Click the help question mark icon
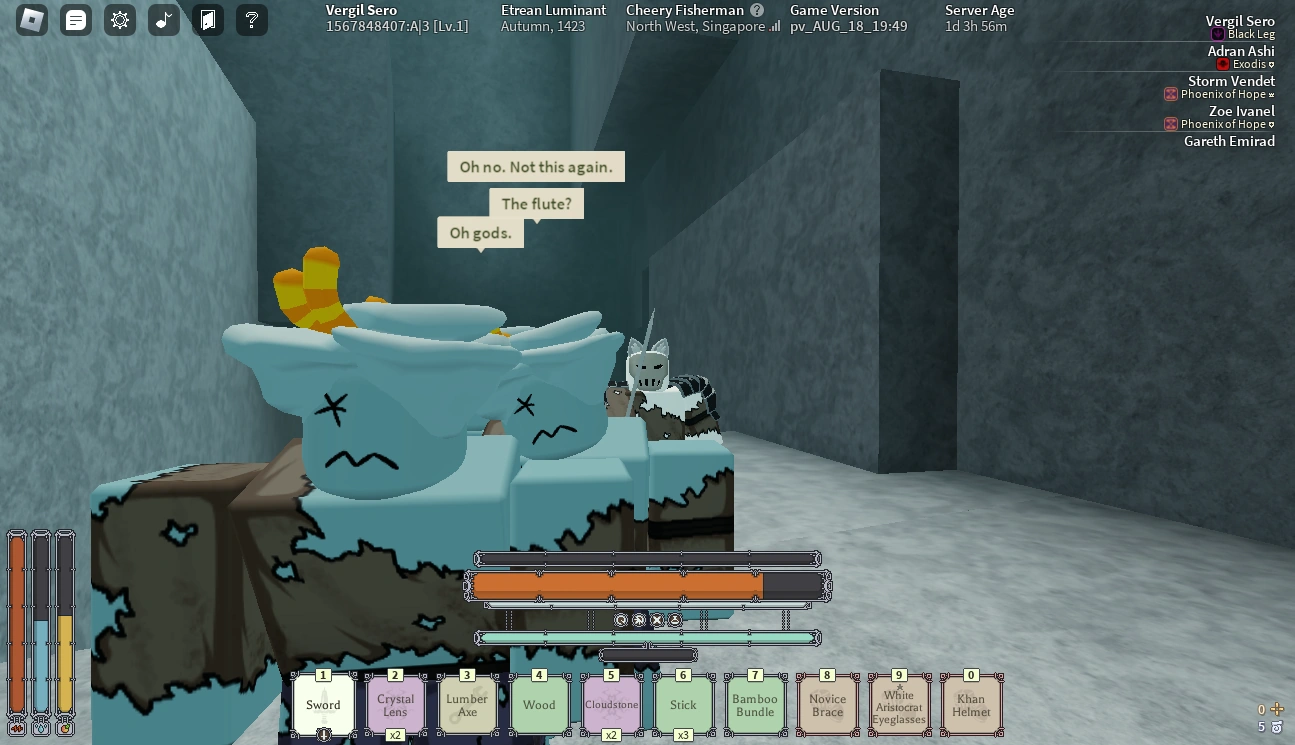 coord(251,20)
